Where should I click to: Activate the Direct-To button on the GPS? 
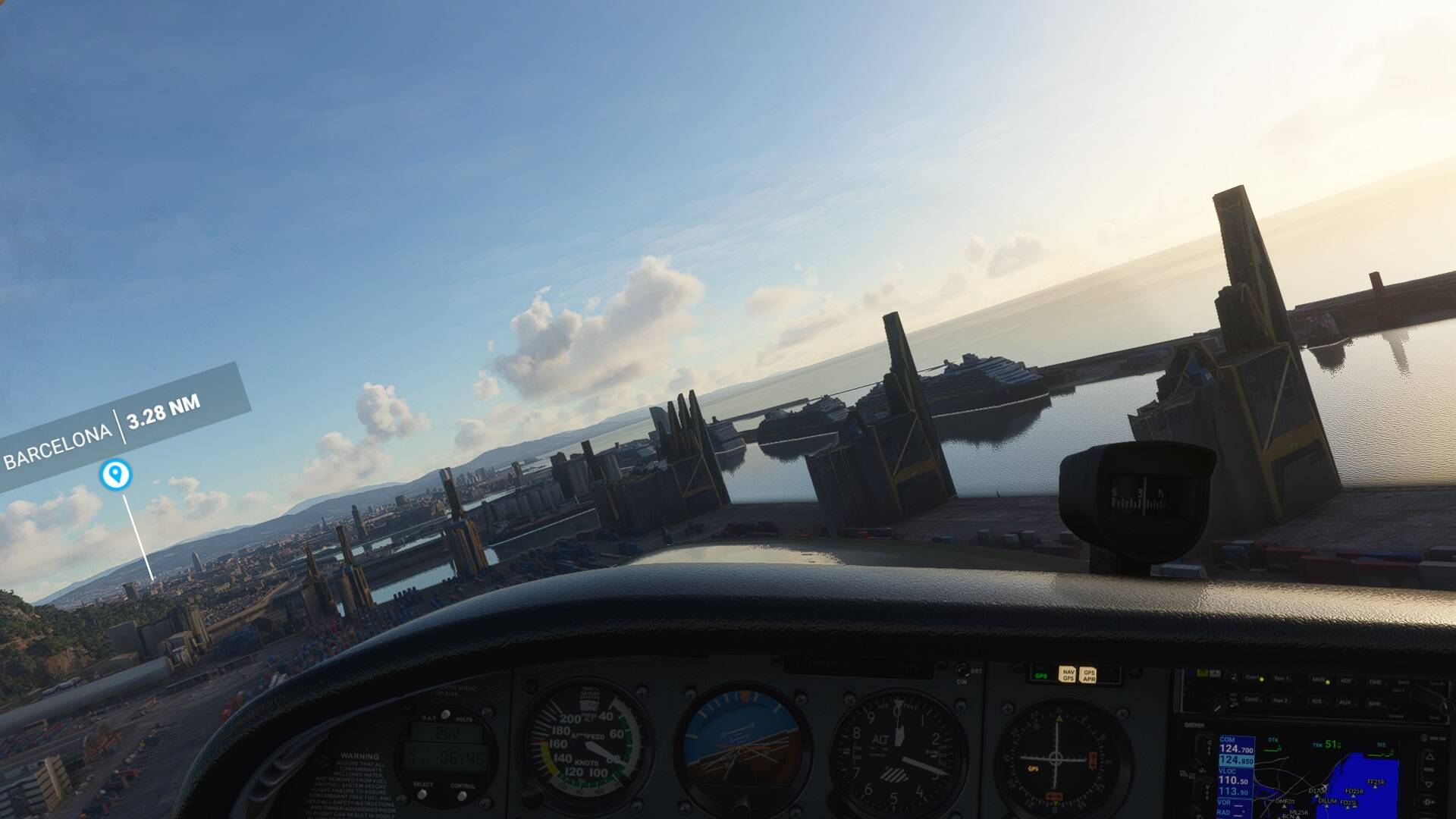[x=1429, y=801]
